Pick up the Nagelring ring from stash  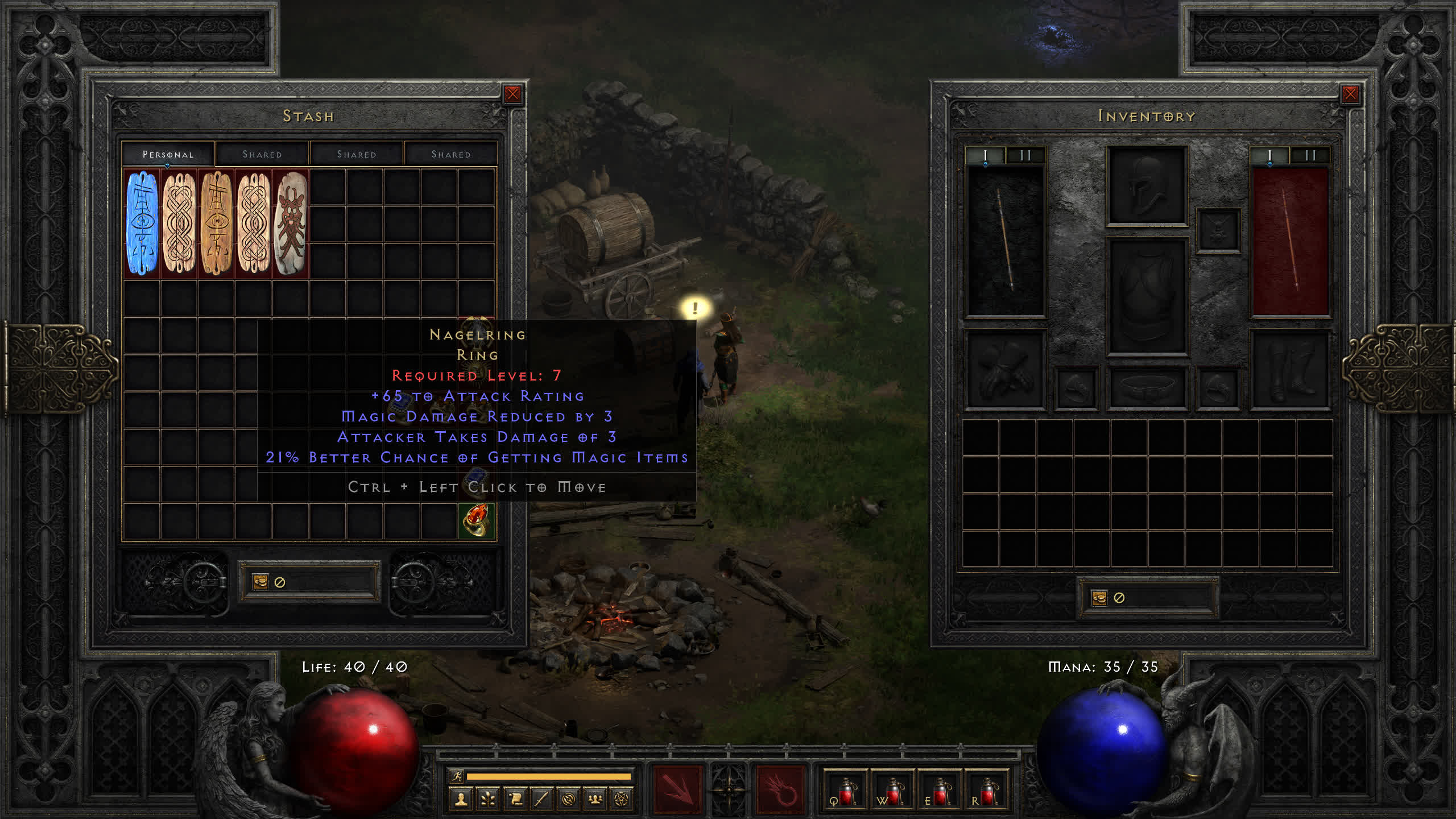(477, 520)
